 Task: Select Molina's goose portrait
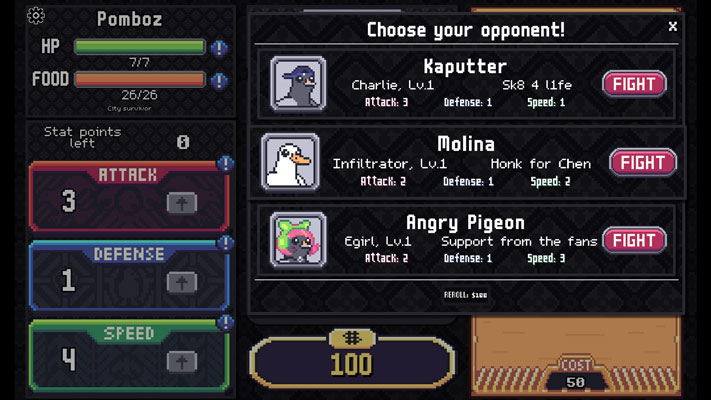[290, 162]
